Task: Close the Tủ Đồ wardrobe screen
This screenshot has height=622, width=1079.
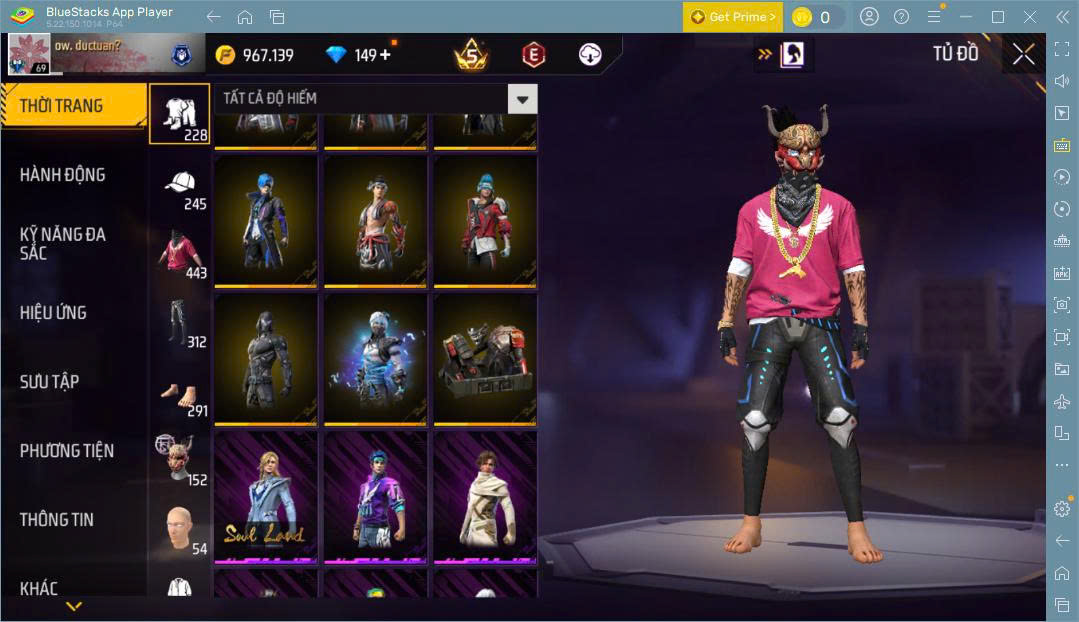Action: click(1023, 54)
